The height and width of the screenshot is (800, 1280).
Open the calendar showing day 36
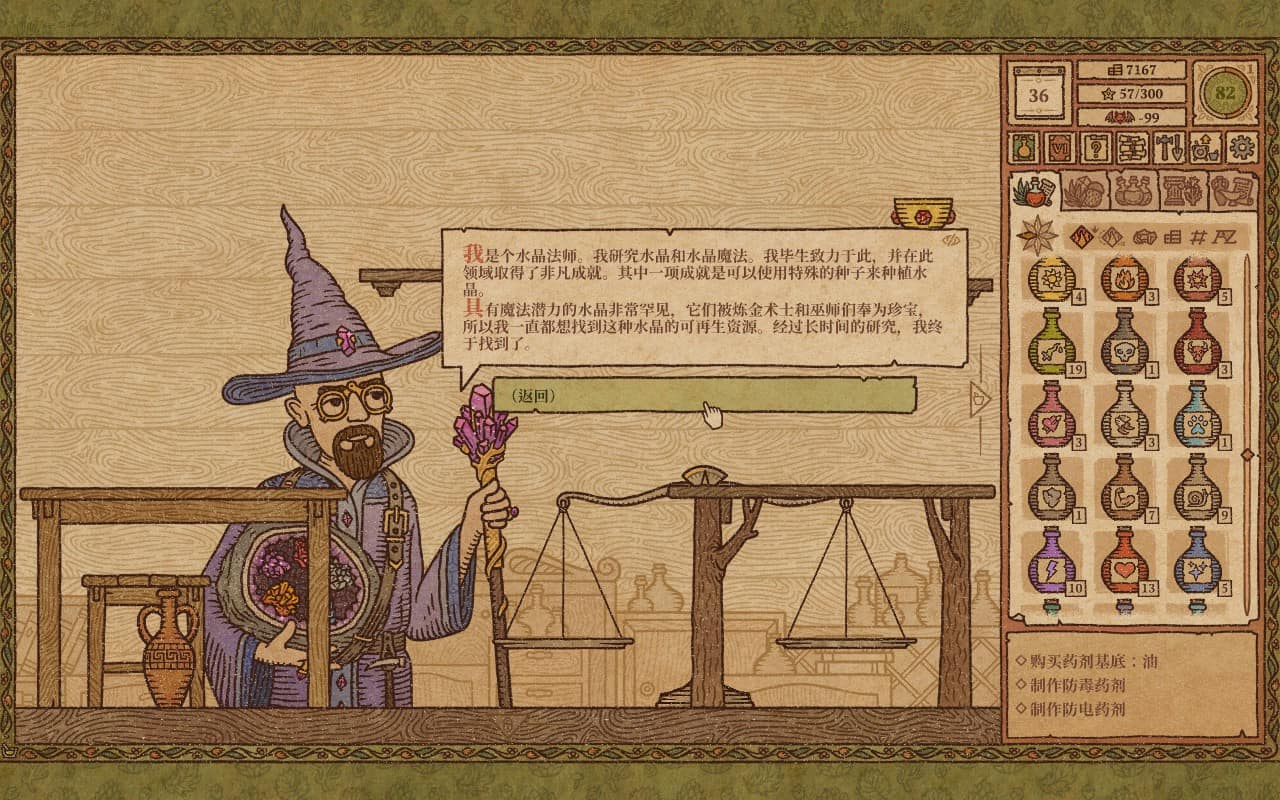pyautogui.click(x=1037, y=94)
